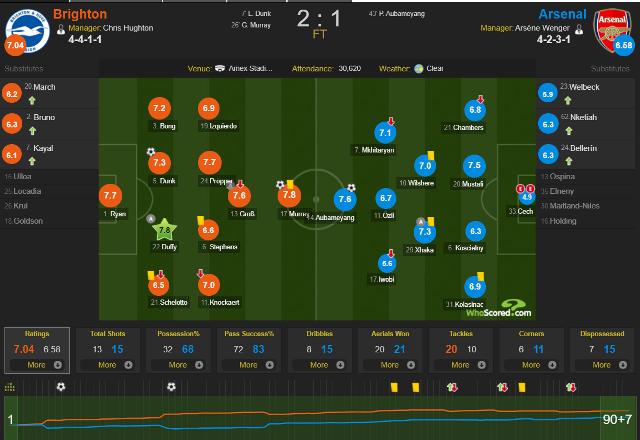Click the Brighton team name link
This screenshot has height=440, width=640.
81,15
